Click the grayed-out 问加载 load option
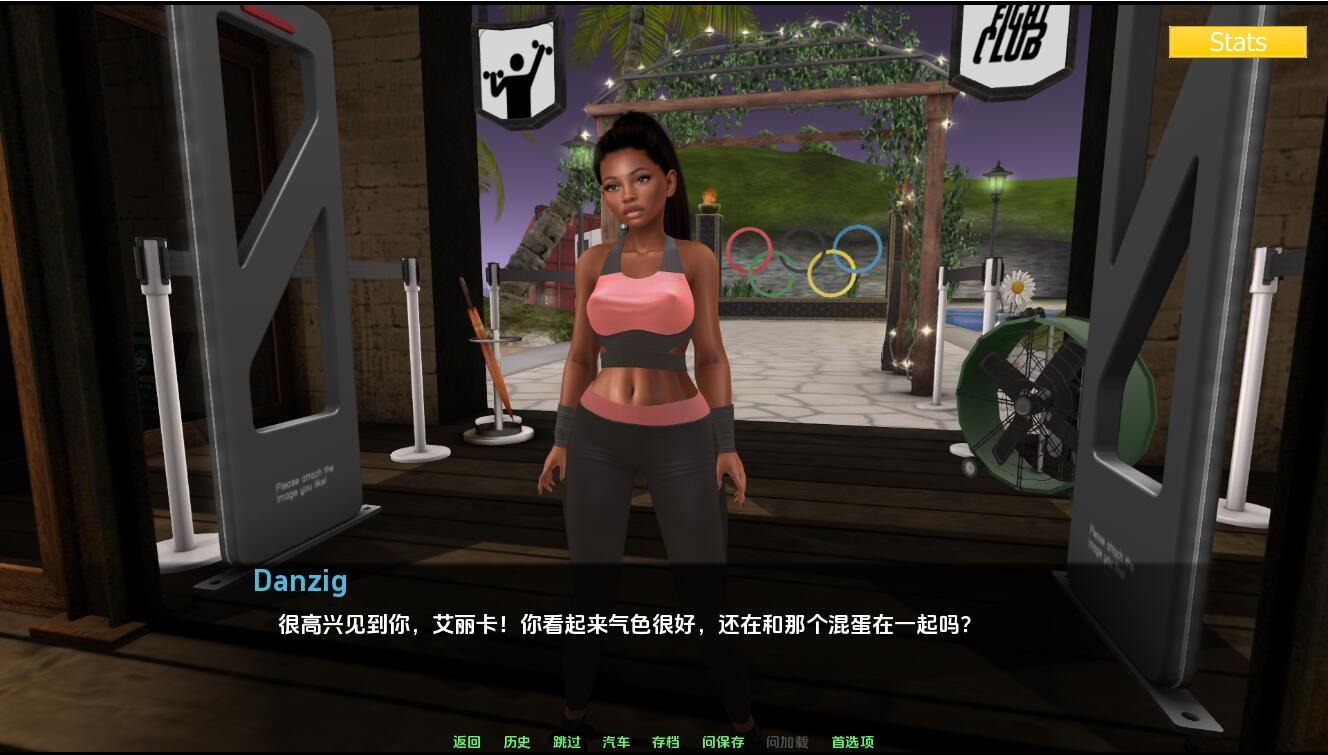The height and width of the screenshot is (755, 1328). point(784,742)
